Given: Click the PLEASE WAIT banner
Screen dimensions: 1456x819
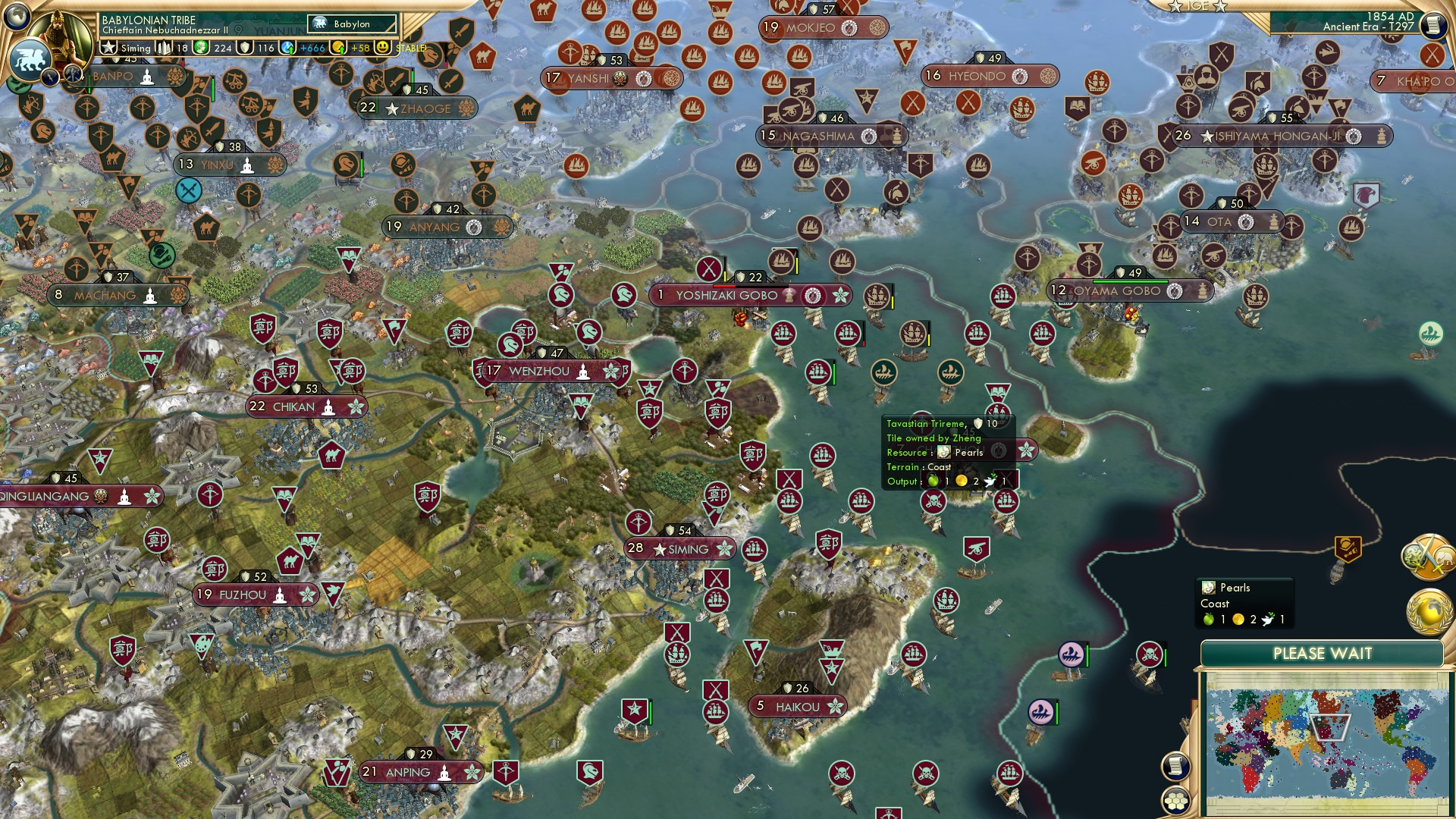Looking at the screenshot, I should 1323,652.
